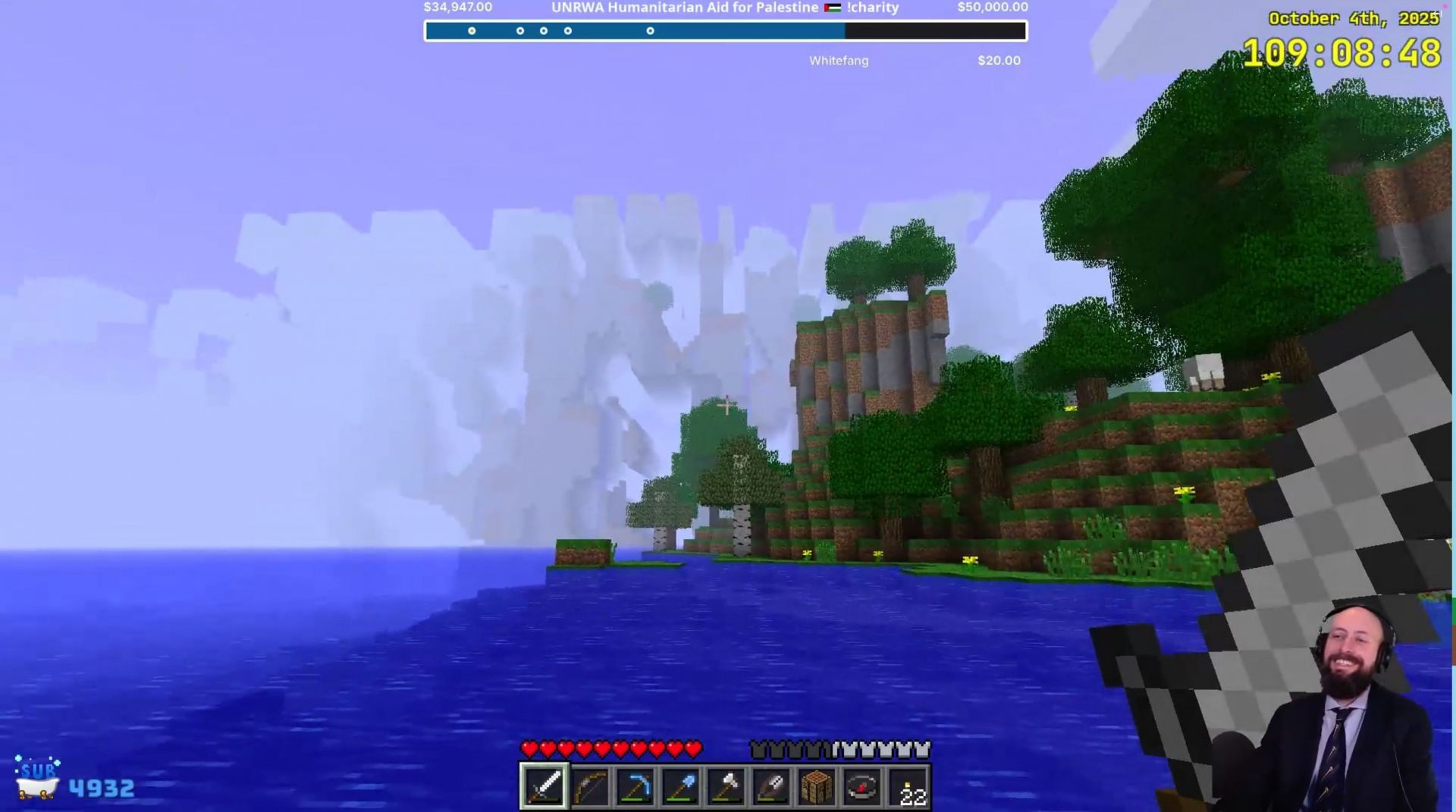Select the iron sword hotbar slot
This screenshot has height=812, width=1456.
[x=544, y=786]
